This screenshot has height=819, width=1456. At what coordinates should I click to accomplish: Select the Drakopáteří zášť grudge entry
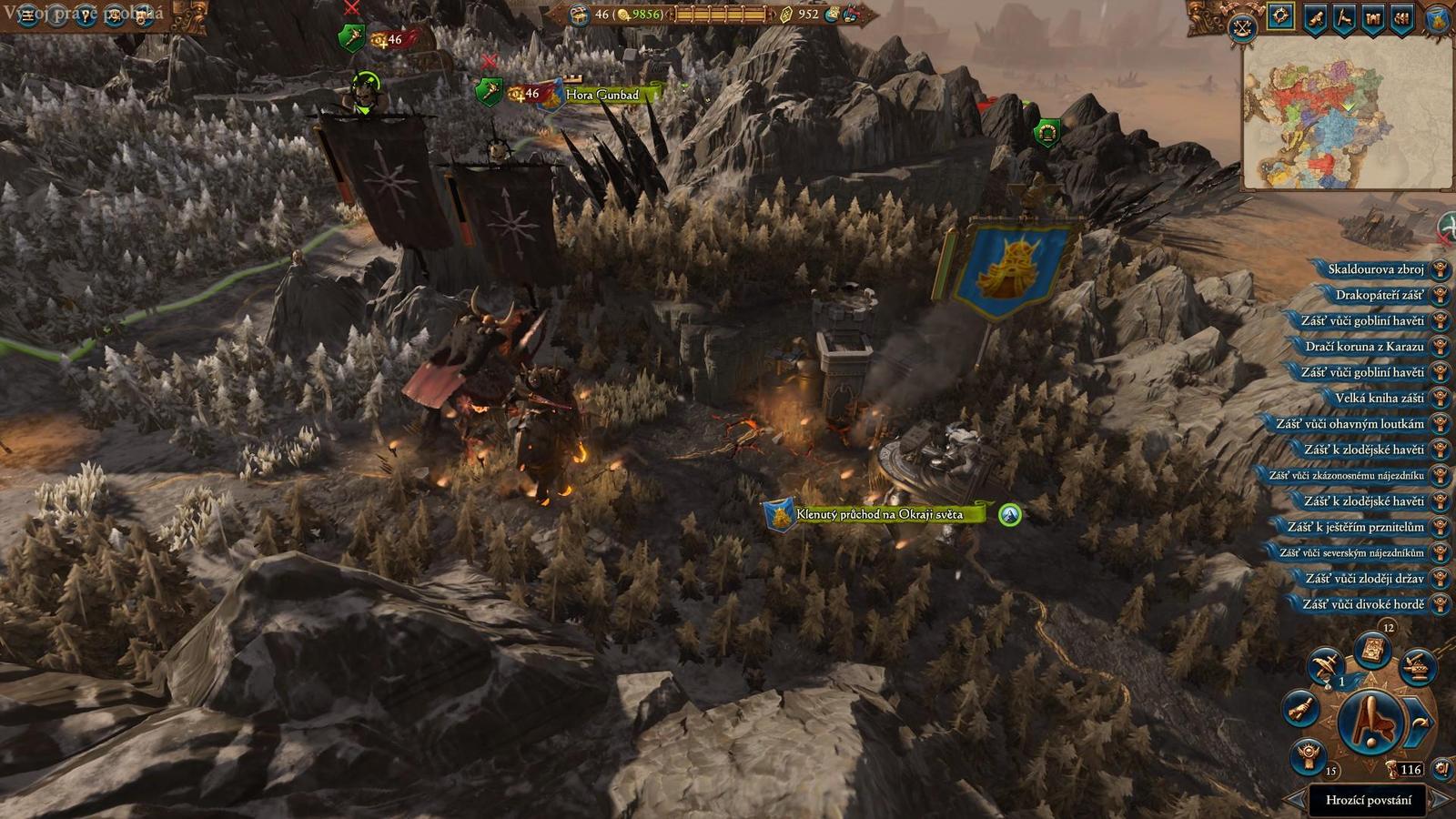click(x=1379, y=295)
